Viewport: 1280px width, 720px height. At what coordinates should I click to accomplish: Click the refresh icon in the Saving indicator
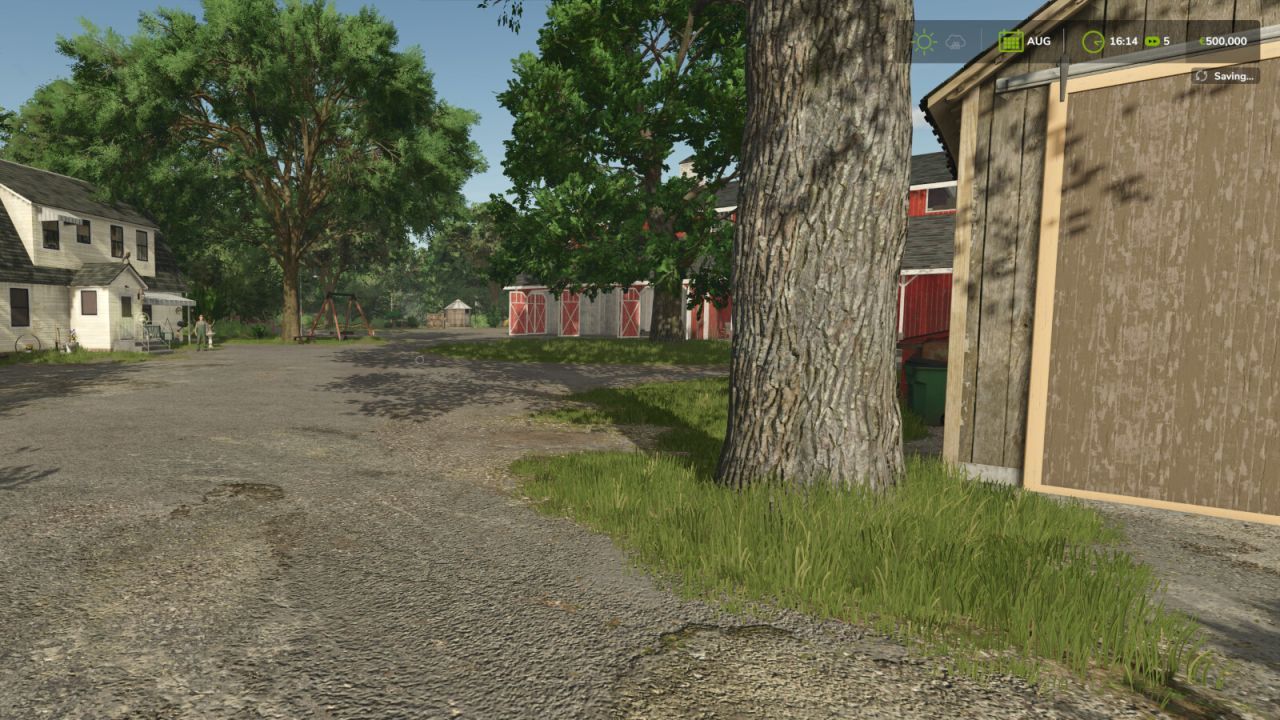pyautogui.click(x=1204, y=75)
